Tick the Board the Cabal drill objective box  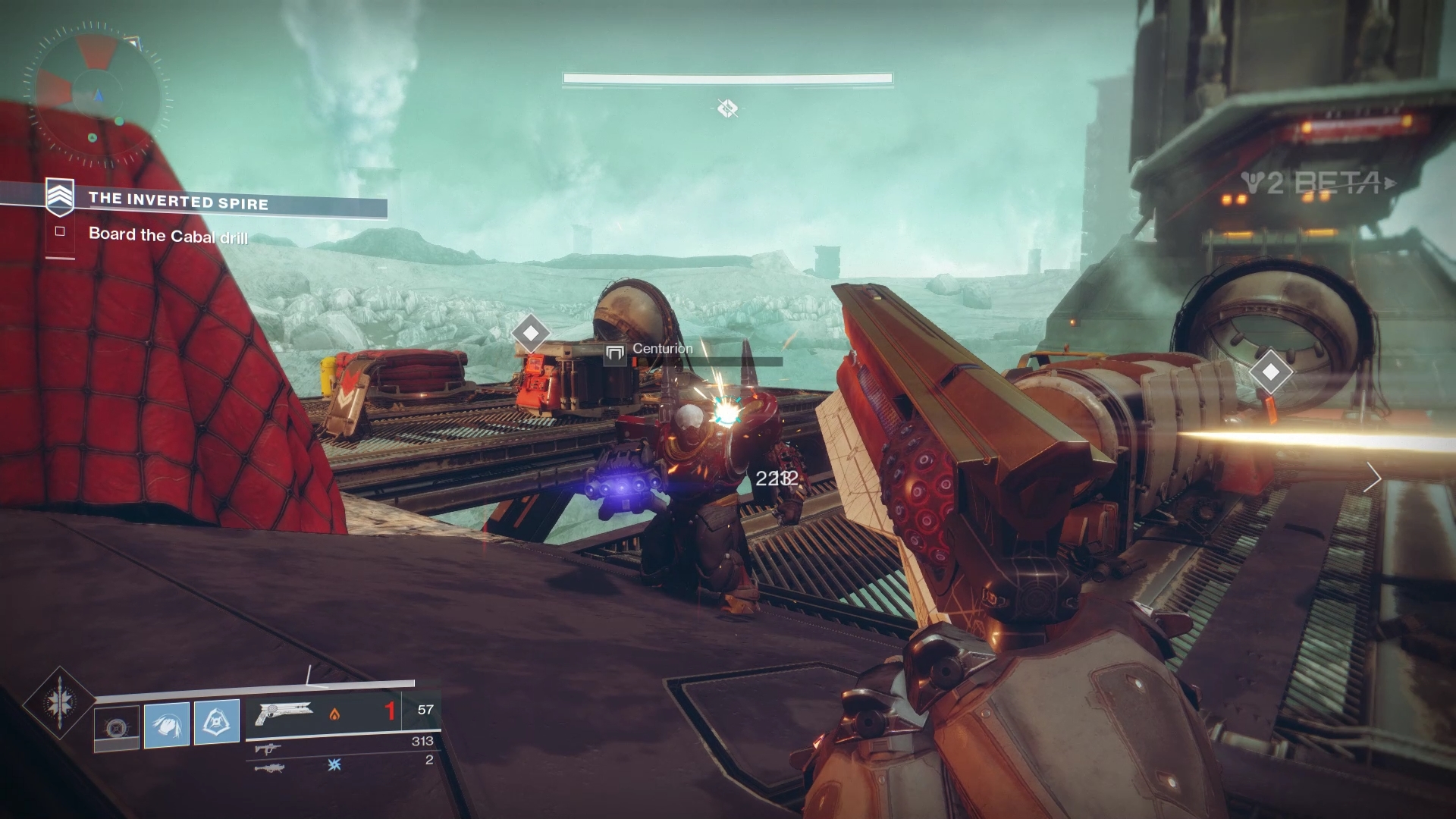pyautogui.click(x=60, y=232)
